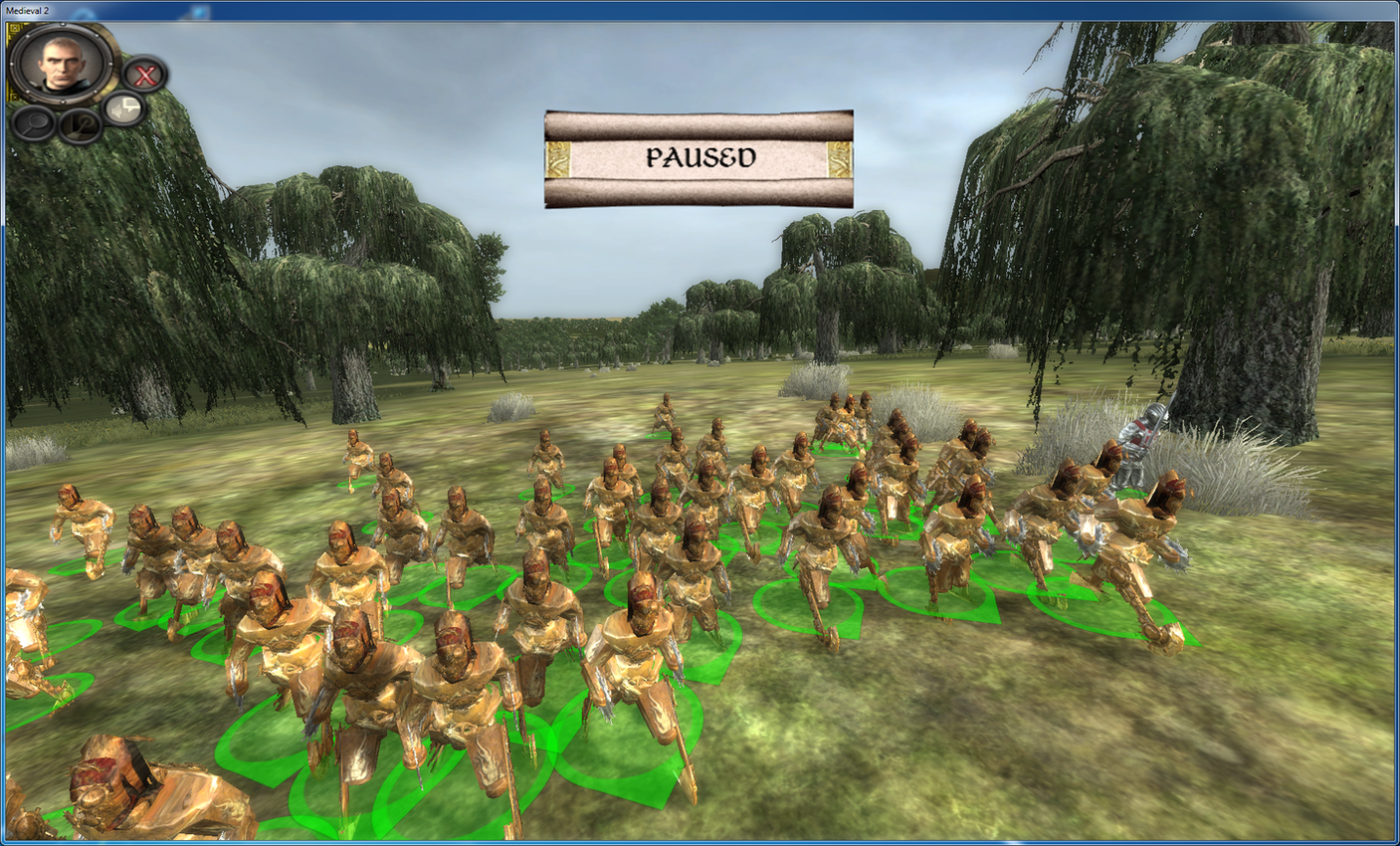1400x846 pixels.
Task: Click the magnifying glass advisor button
Action: tap(33, 123)
